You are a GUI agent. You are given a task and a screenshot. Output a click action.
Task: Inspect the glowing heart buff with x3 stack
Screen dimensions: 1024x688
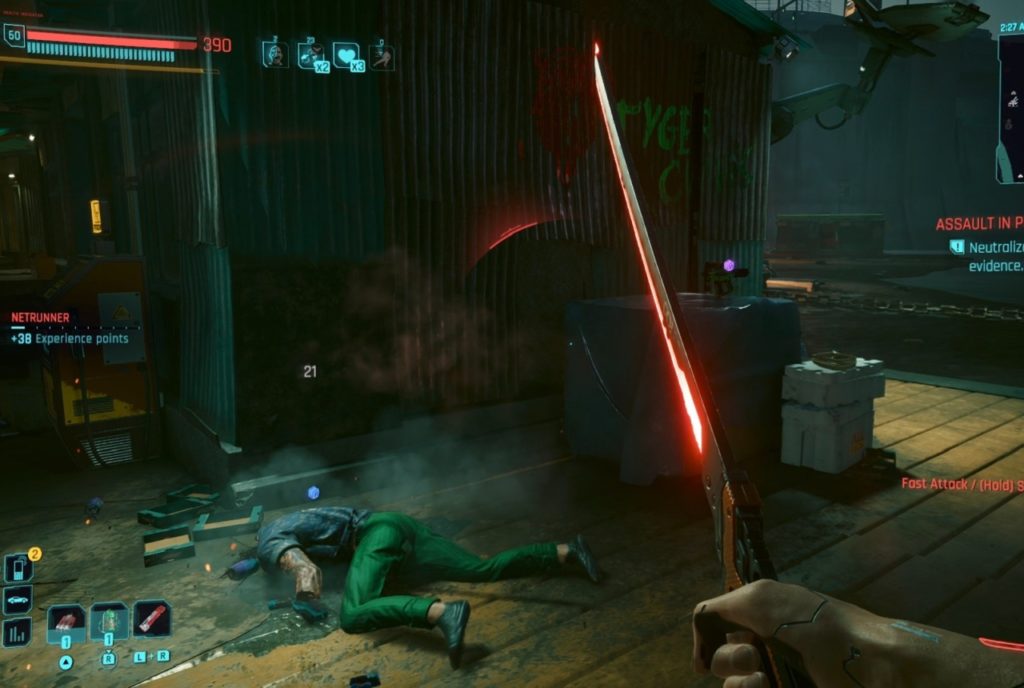point(347,54)
